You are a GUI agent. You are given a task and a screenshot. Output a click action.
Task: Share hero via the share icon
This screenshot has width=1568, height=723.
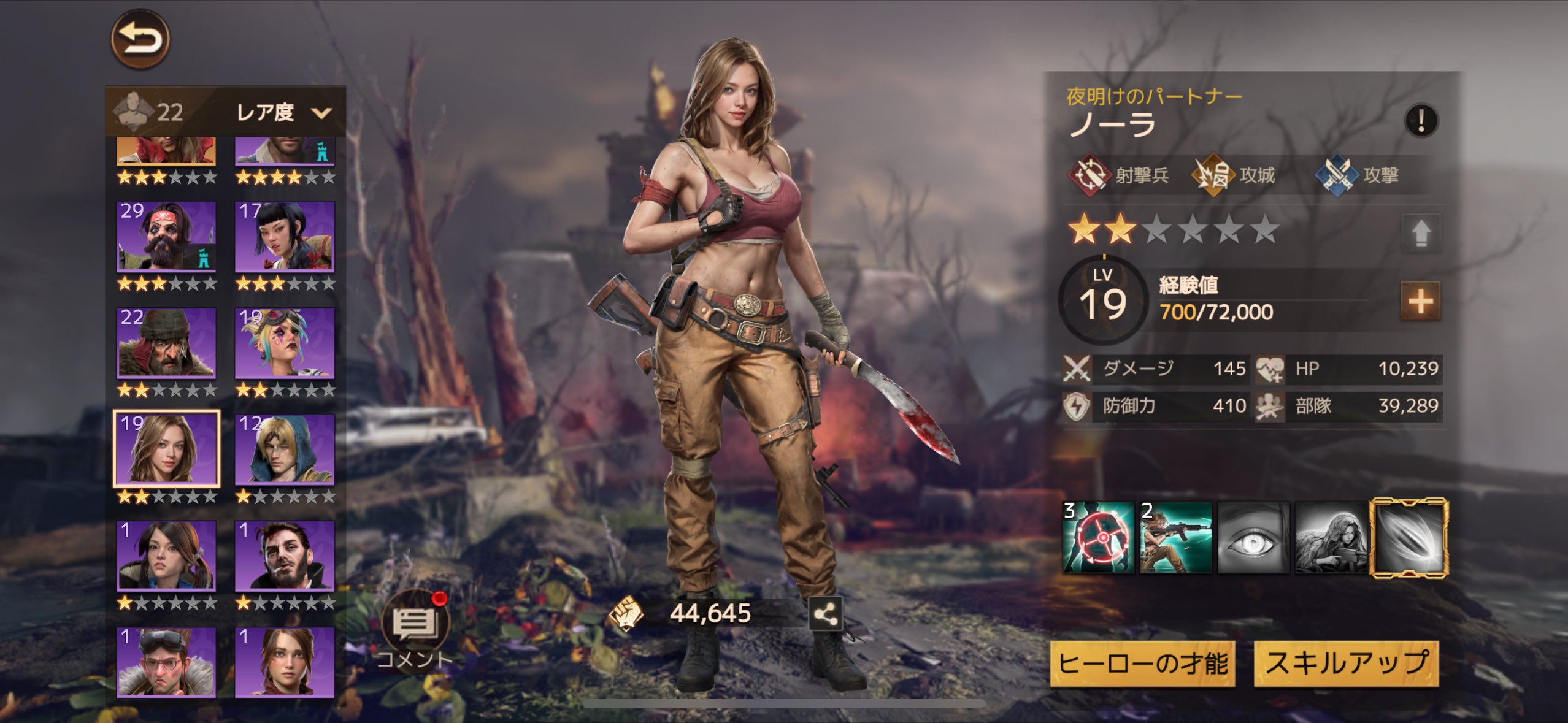[825, 614]
